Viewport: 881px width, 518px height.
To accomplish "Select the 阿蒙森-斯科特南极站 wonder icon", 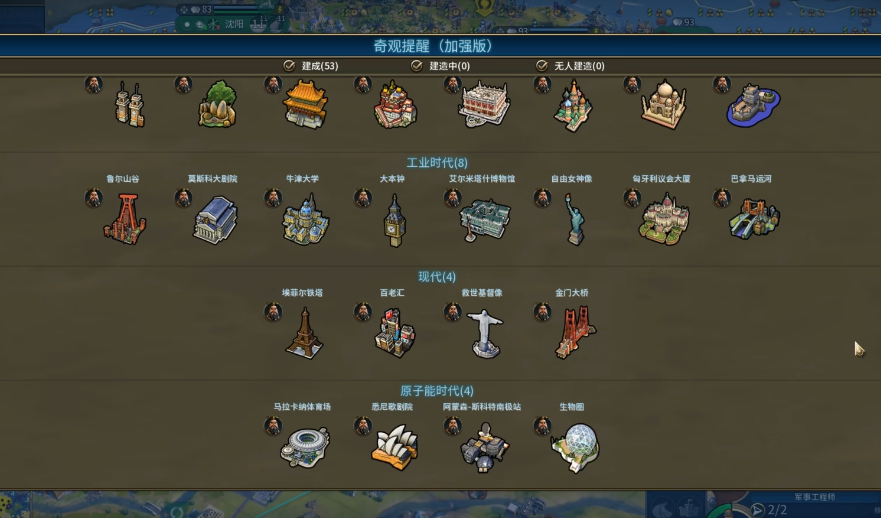I will pos(484,446).
